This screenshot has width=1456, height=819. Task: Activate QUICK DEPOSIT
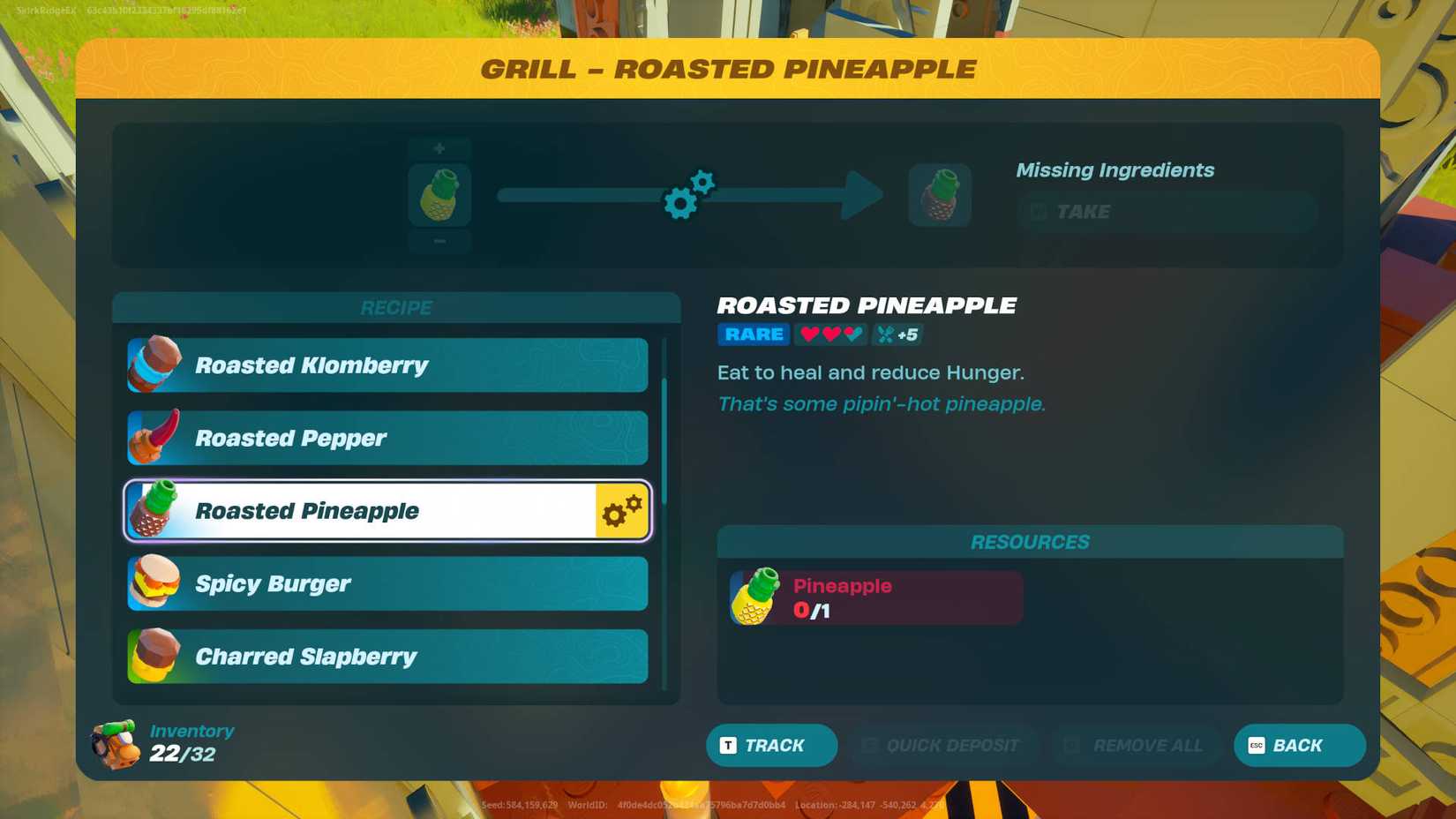click(x=942, y=745)
